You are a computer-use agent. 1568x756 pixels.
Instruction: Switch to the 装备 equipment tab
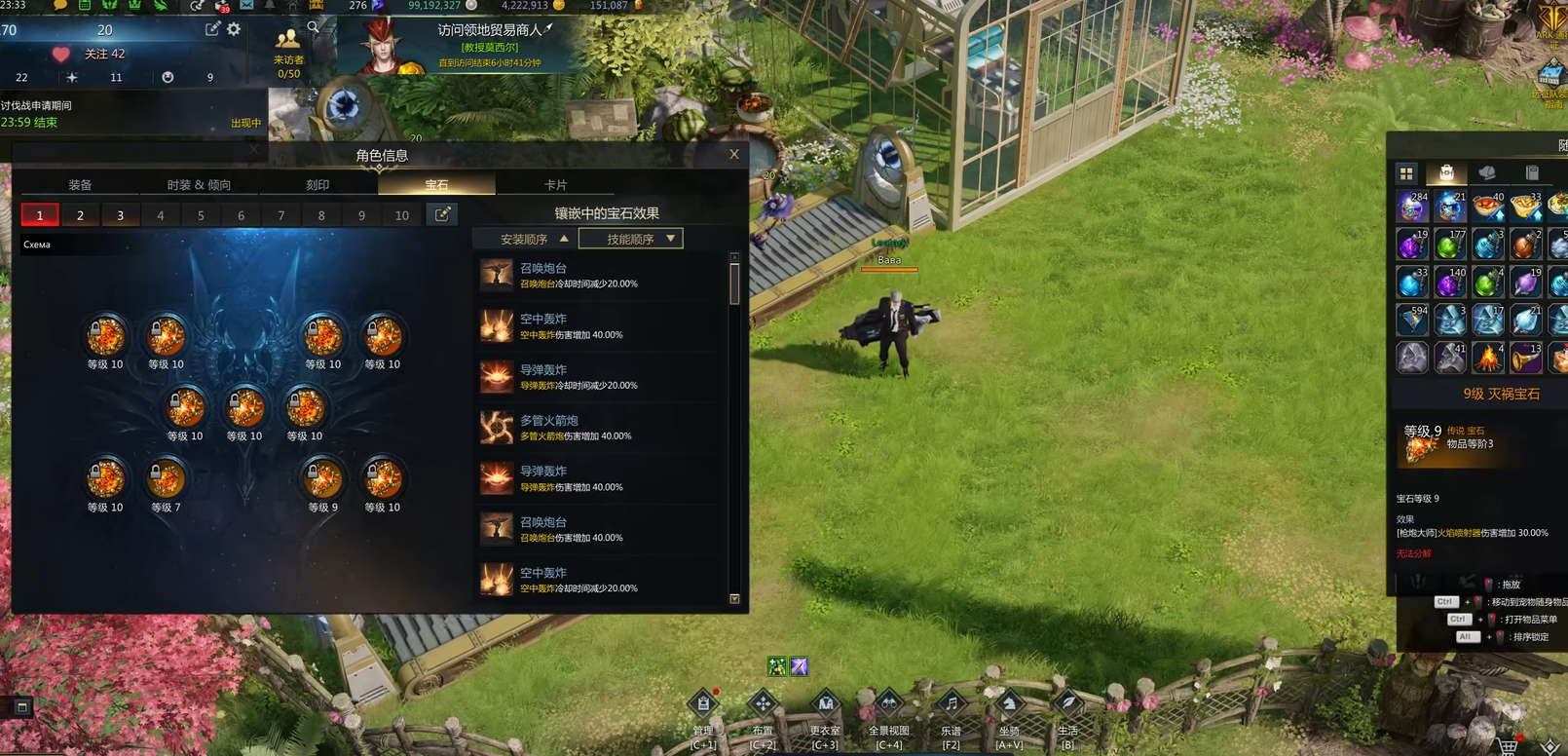pos(80,184)
